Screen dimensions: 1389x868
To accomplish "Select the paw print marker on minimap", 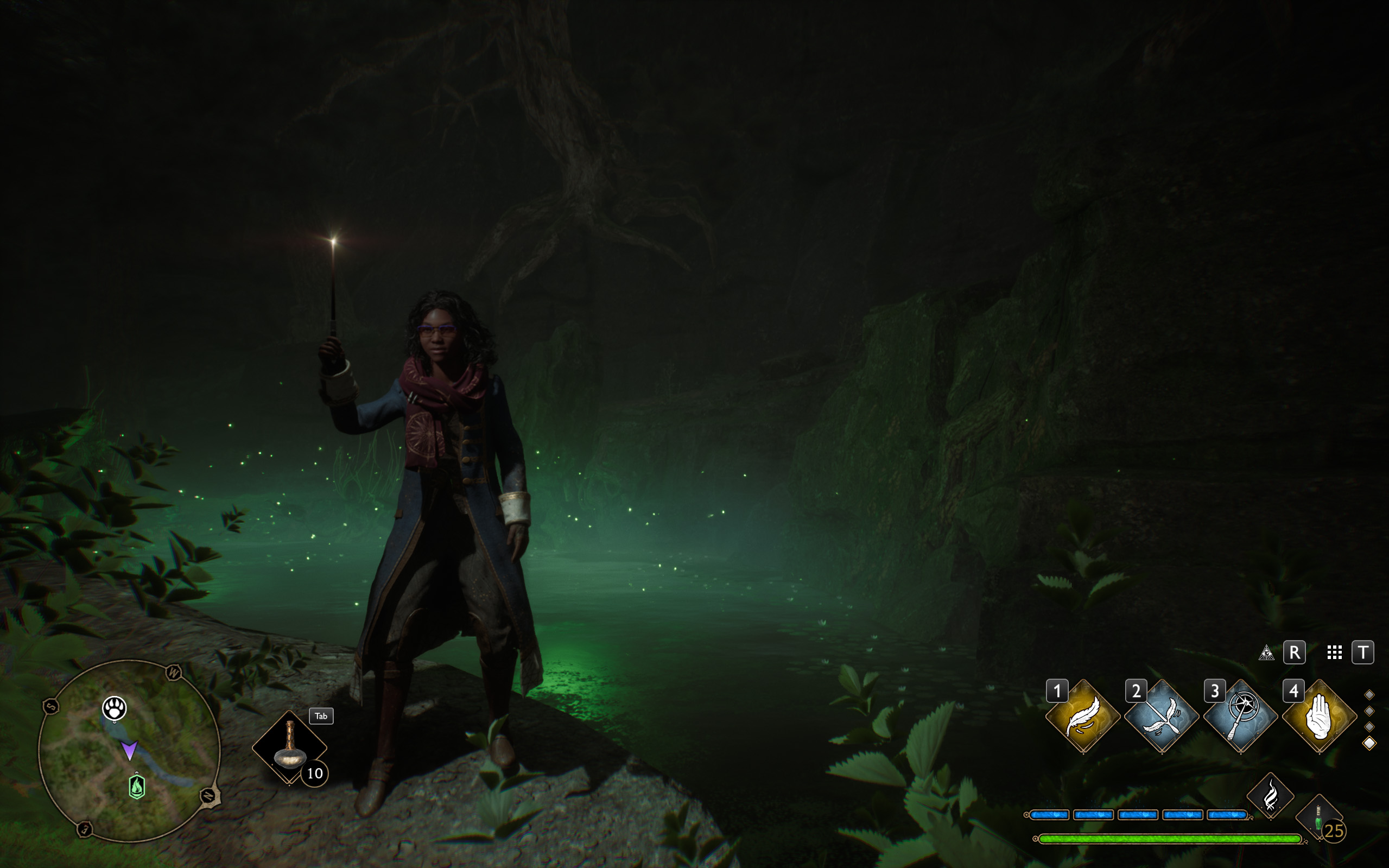I will (x=114, y=708).
